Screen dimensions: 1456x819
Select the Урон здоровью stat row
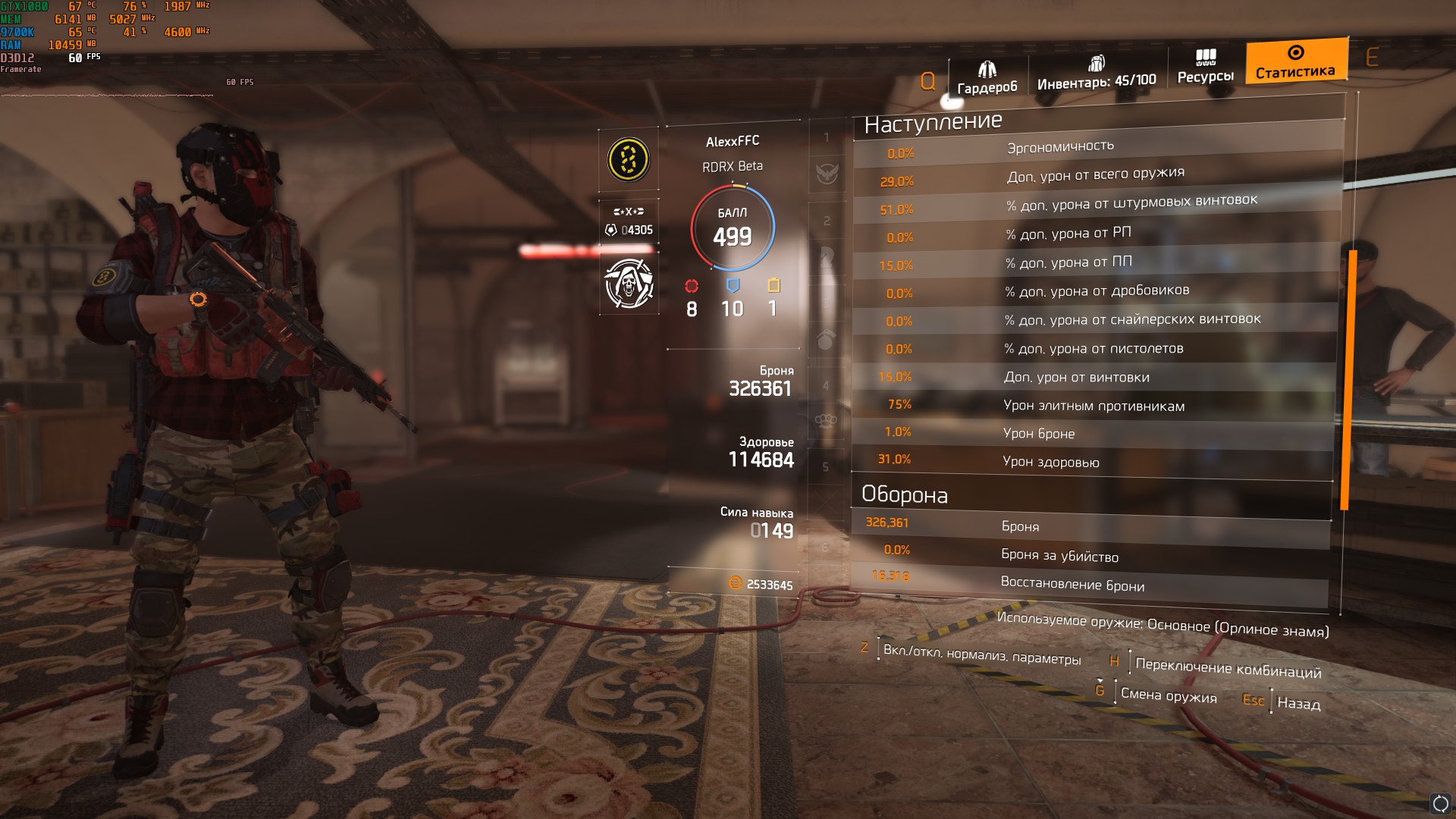tap(1092, 461)
